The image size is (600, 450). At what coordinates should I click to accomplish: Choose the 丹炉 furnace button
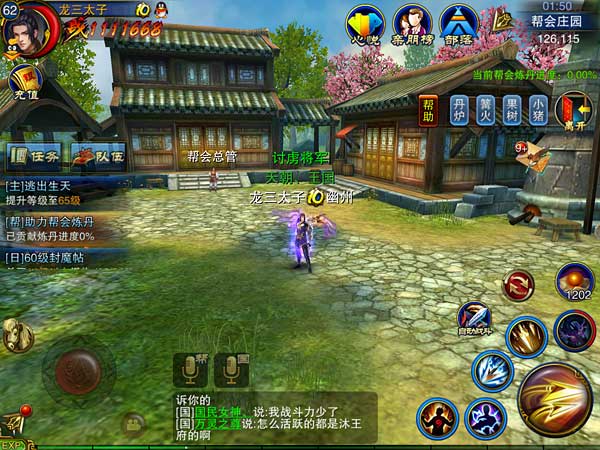(459, 109)
